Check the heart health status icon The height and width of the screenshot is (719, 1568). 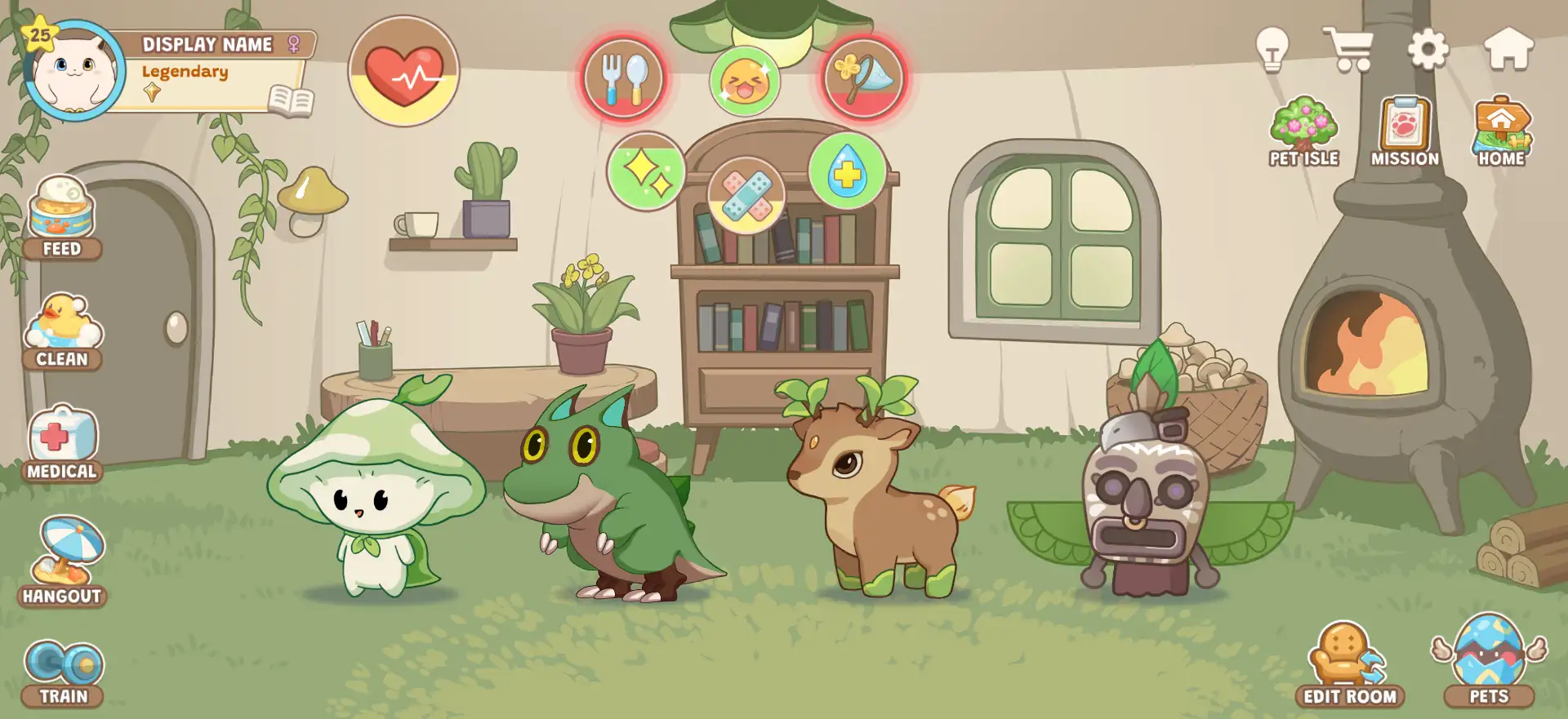point(403,72)
